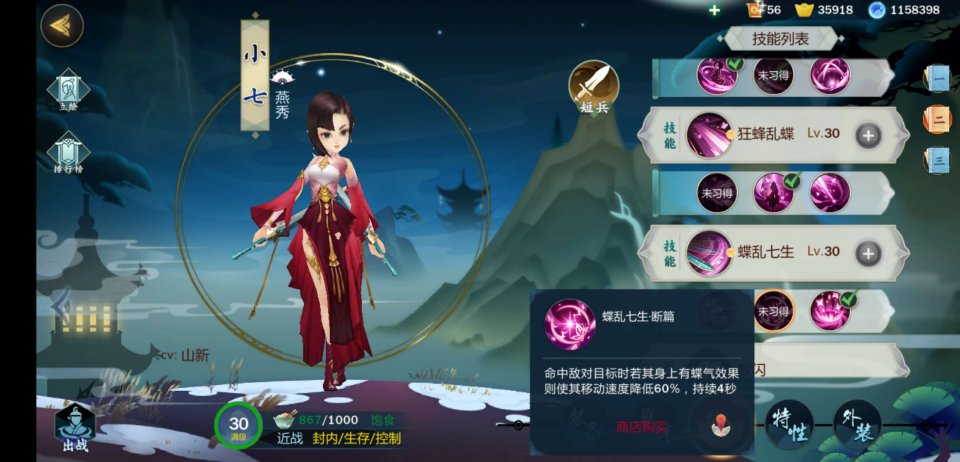Open the 图鉴 codex icon

(69, 92)
